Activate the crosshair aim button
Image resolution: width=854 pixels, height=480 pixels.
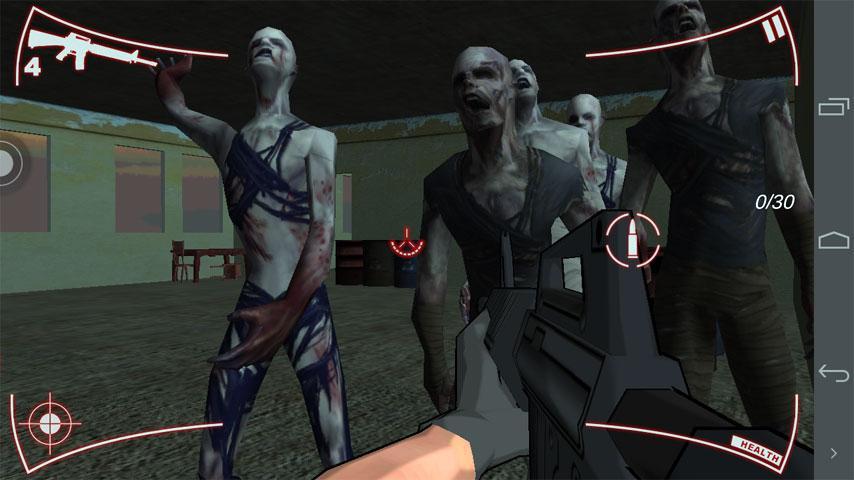tap(47, 424)
